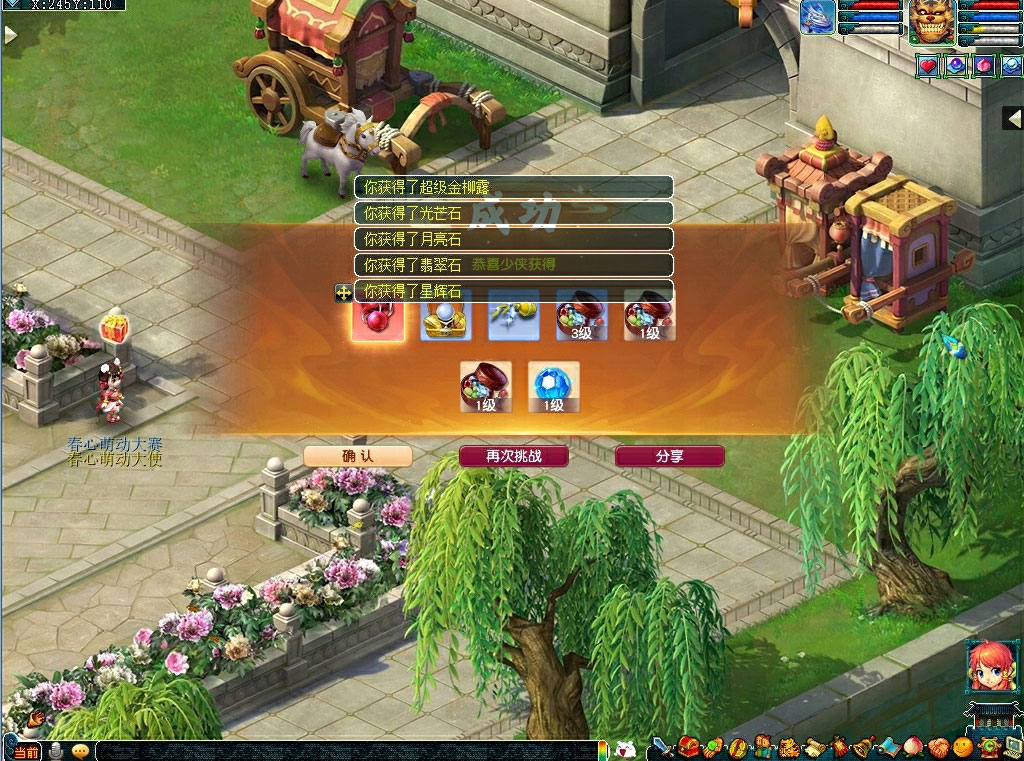This screenshot has height=761, width=1024.
Task: Click the purple orb buff icon
Action: 957,66
